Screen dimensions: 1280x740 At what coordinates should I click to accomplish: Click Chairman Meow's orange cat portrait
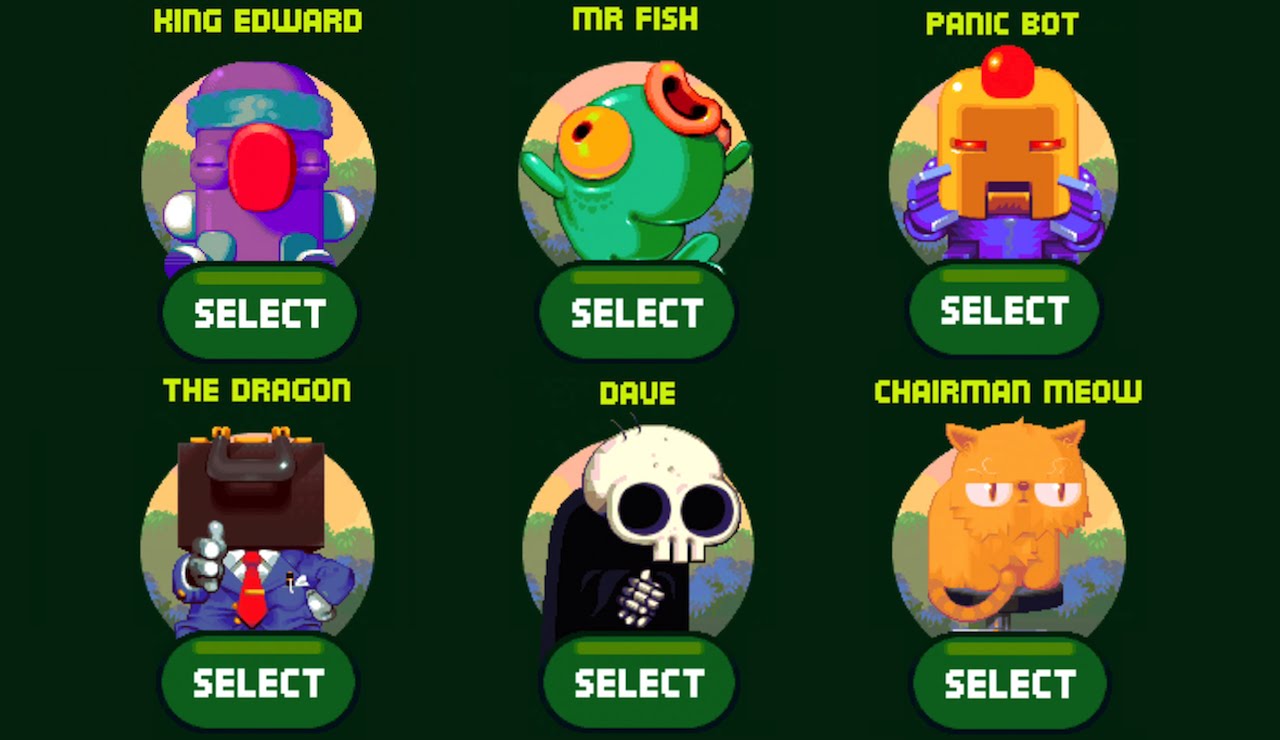(x=1008, y=530)
